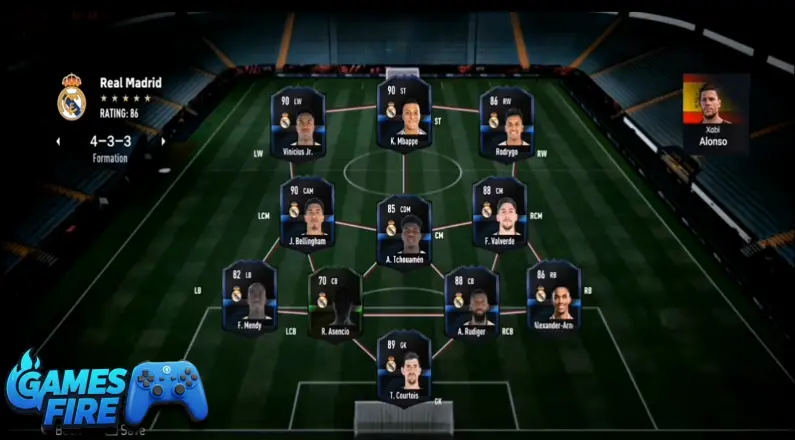
Task: Select the F. Valverde card
Action: 499,212
